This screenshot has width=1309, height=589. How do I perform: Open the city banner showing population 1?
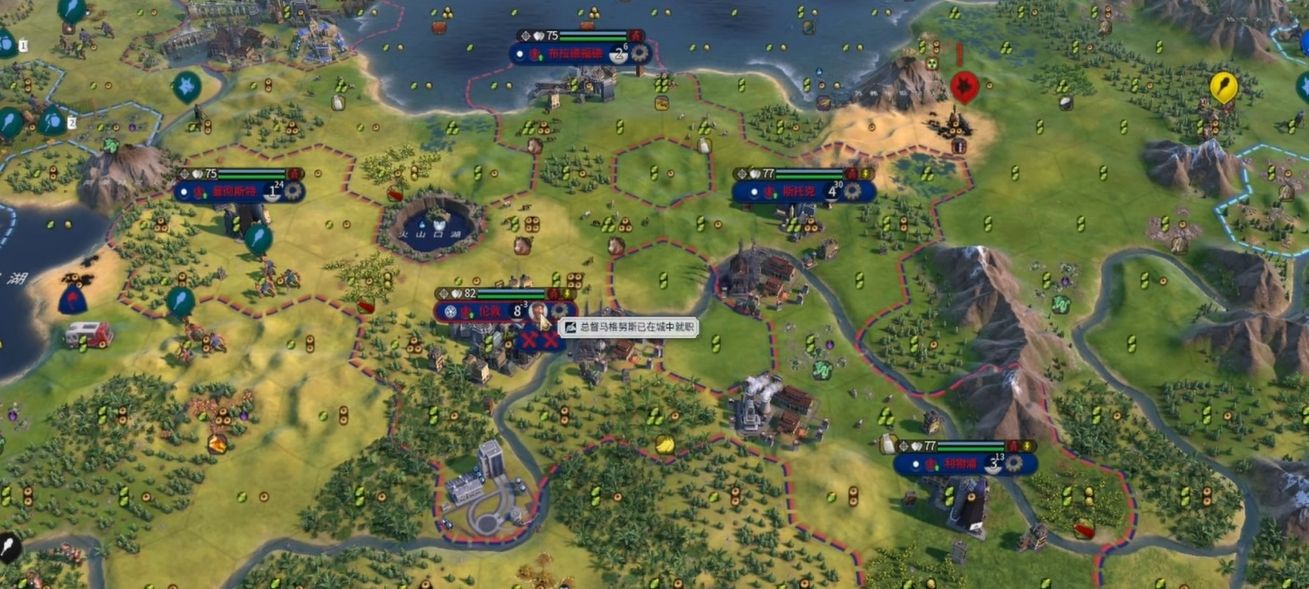click(x=230, y=191)
